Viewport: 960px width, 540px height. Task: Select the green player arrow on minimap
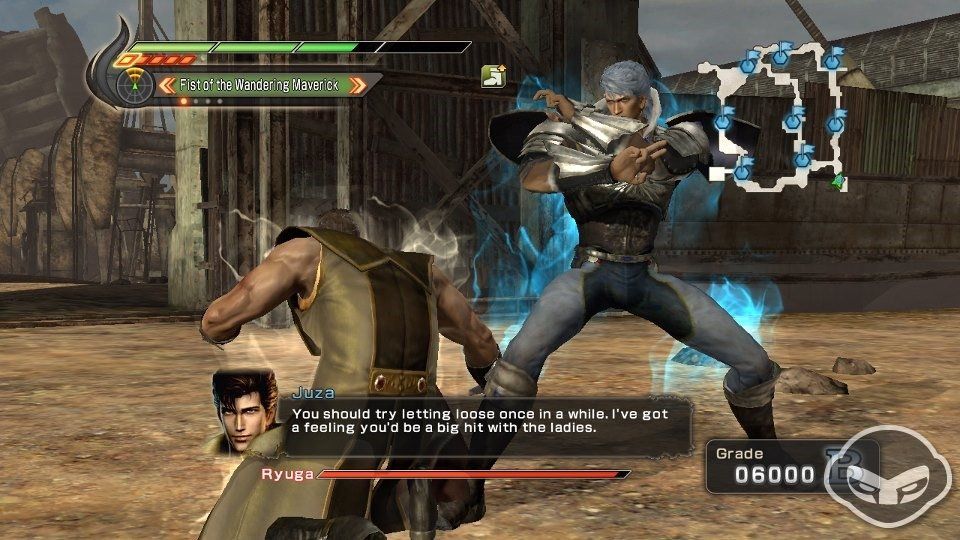click(x=838, y=181)
